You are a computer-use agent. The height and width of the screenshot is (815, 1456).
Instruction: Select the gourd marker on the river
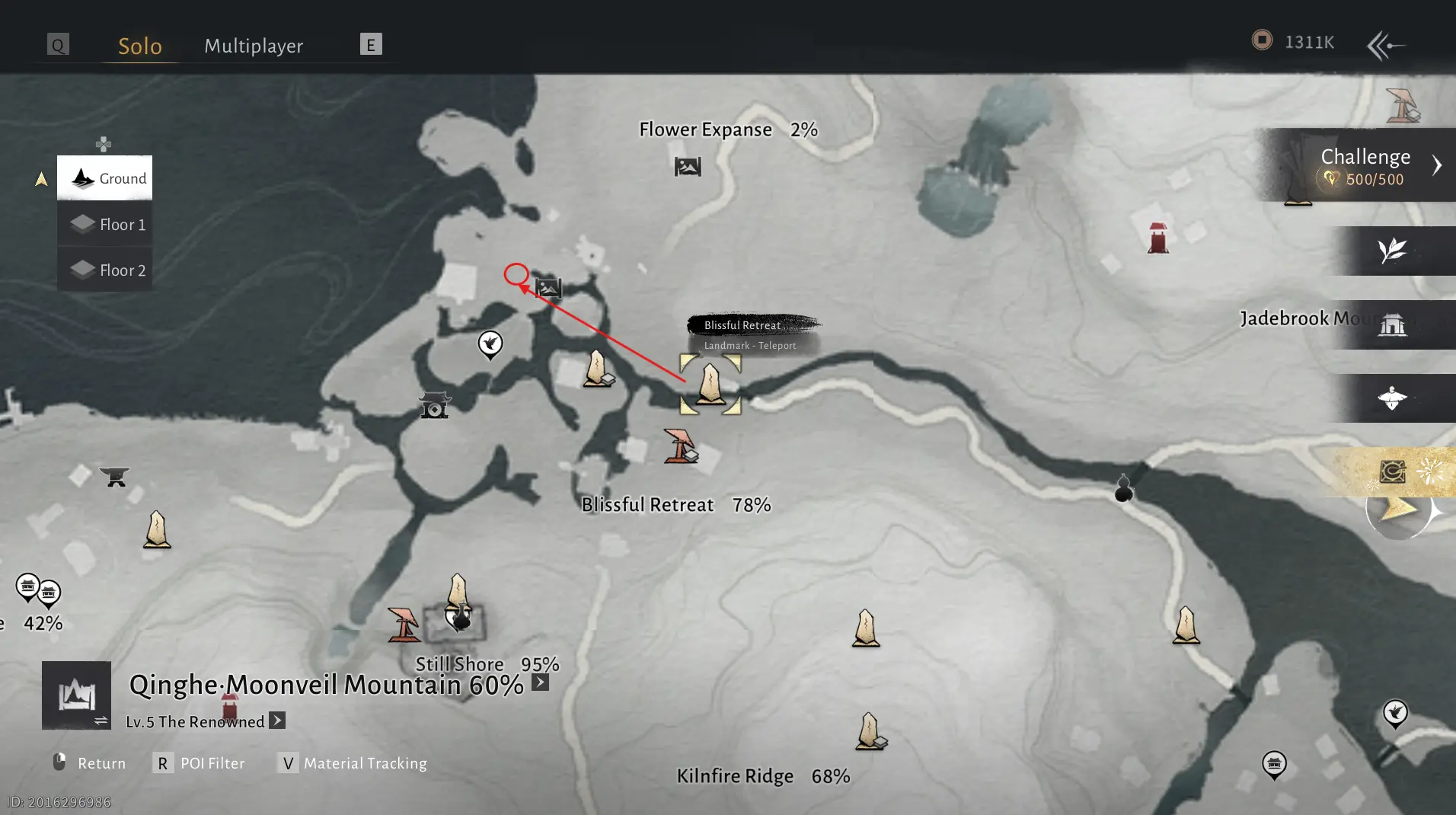[1123, 488]
